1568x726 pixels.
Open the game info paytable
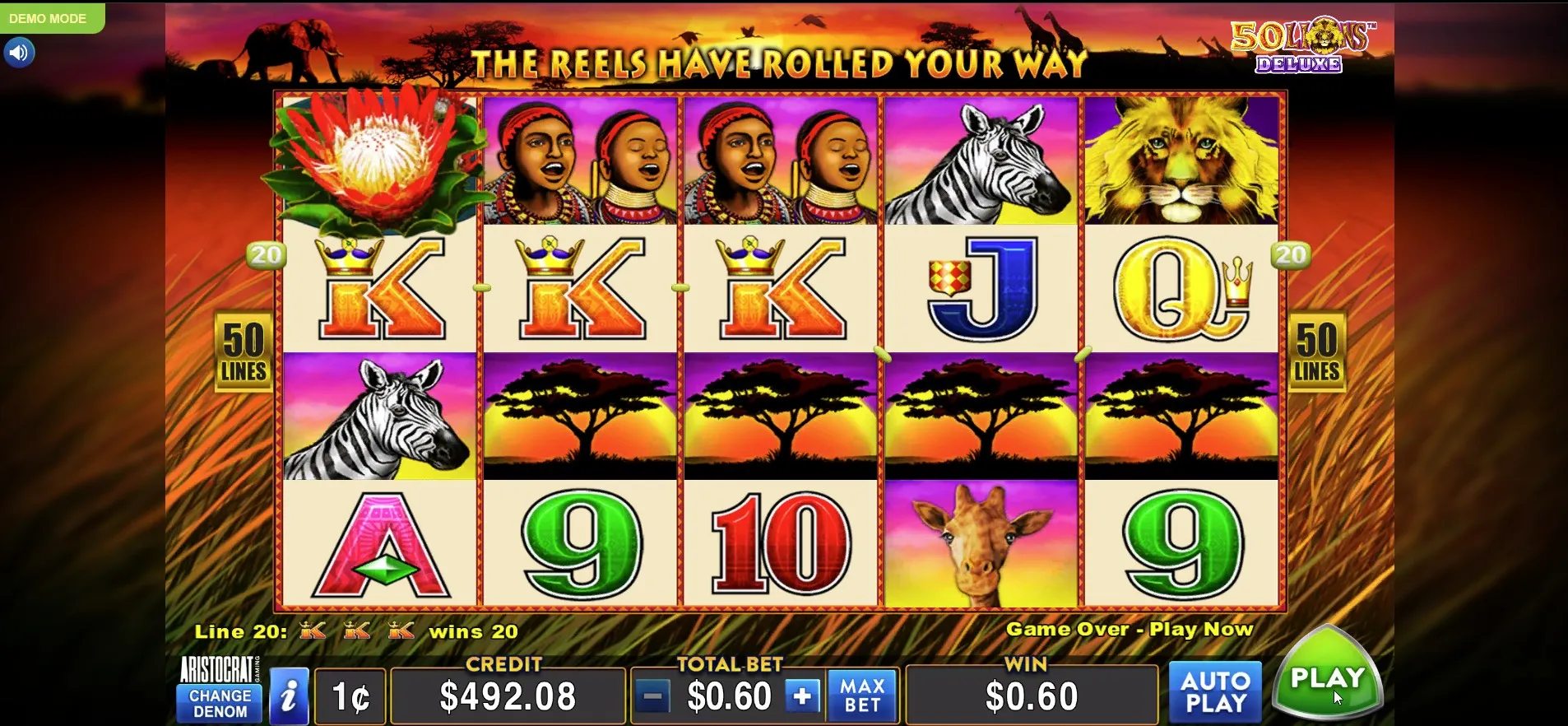click(289, 697)
